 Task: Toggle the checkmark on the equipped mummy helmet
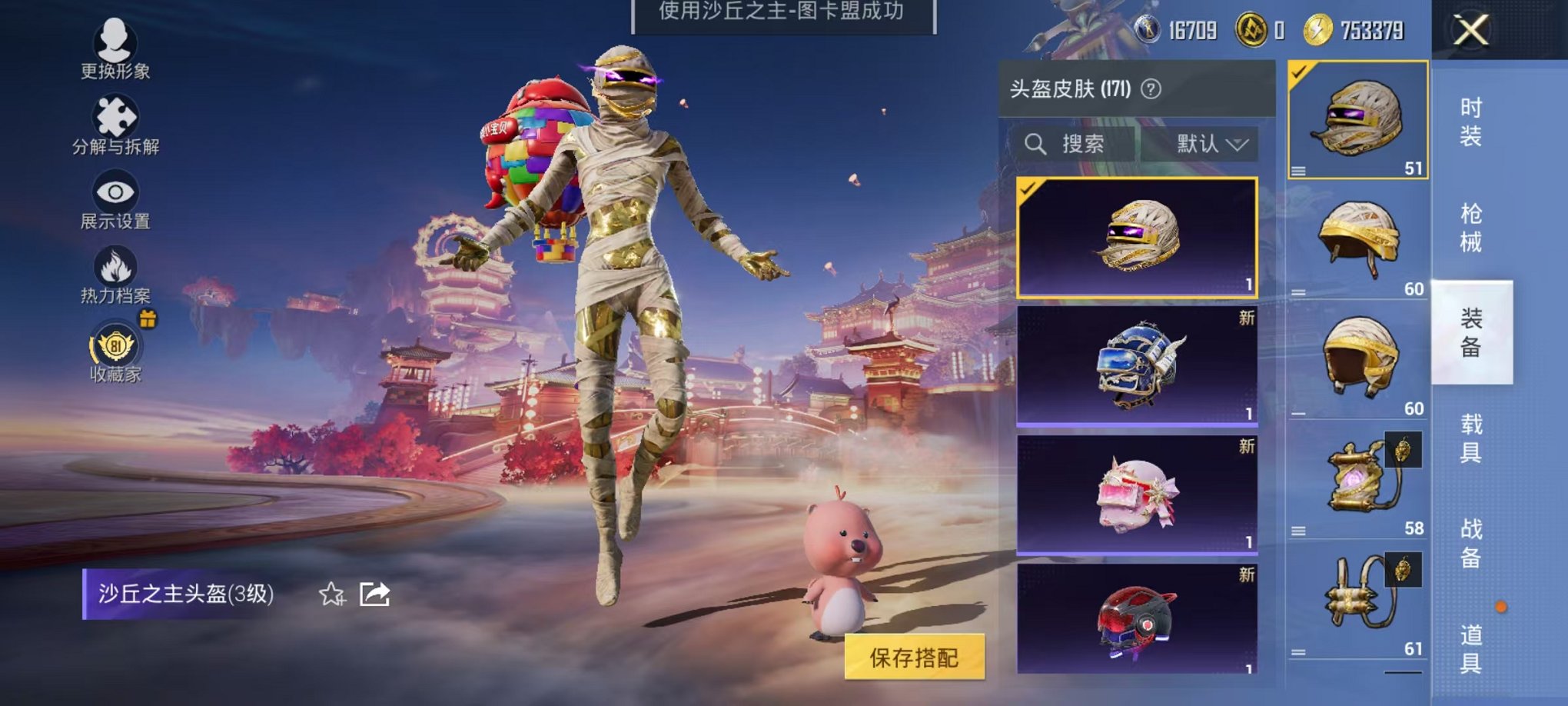pos(1298,71)
